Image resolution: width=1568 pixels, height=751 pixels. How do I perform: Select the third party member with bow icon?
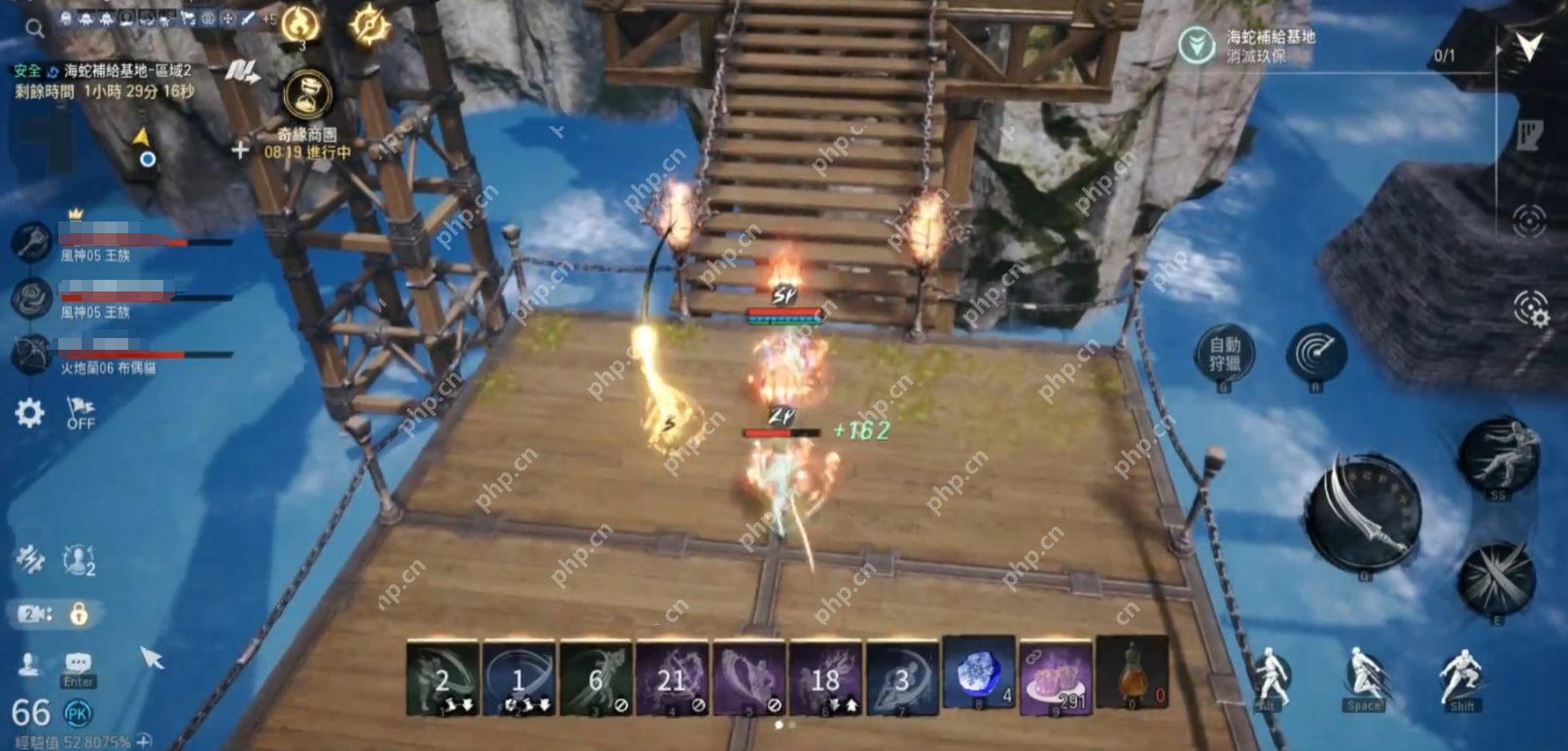pos(31,354)
